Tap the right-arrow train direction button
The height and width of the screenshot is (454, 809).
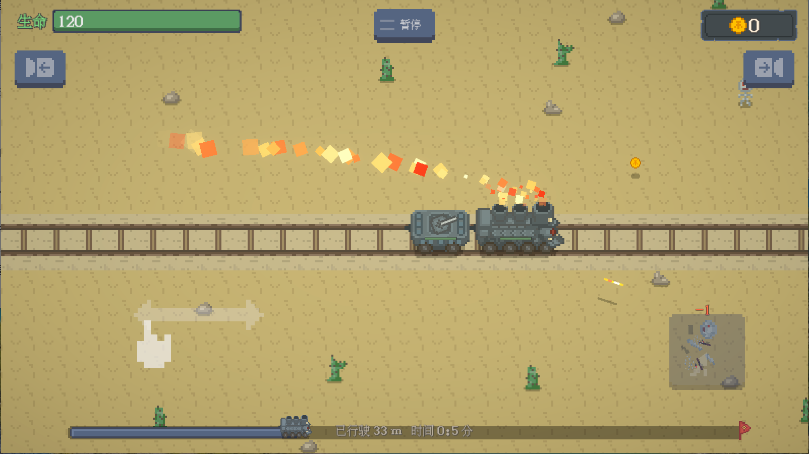click(768, 67)
